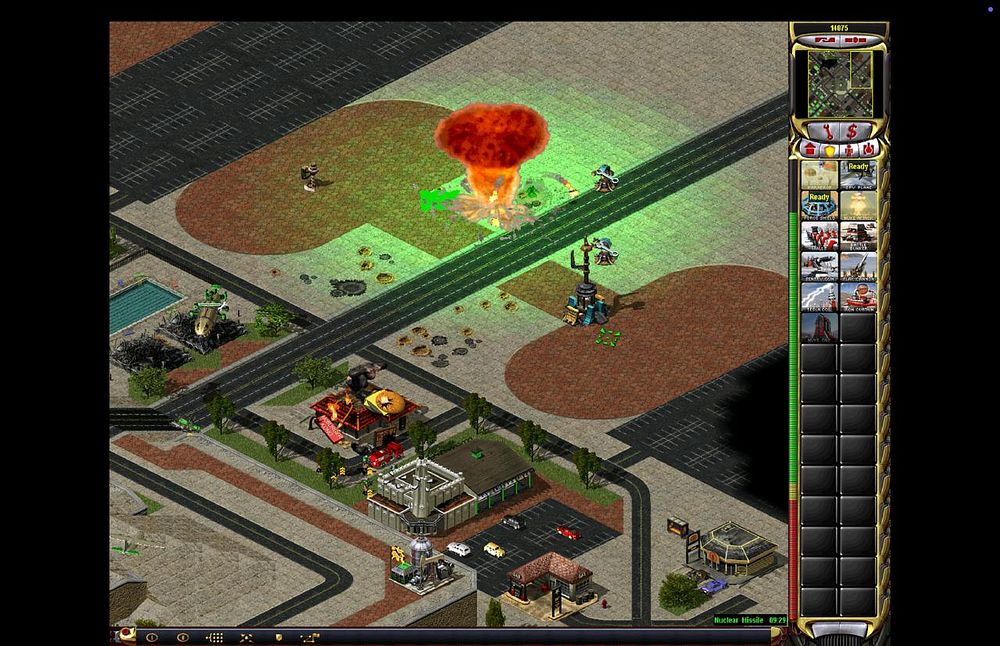Activate the ready Force Shield power
This screenshot has height=646, width=1000.
coord(820,205)
